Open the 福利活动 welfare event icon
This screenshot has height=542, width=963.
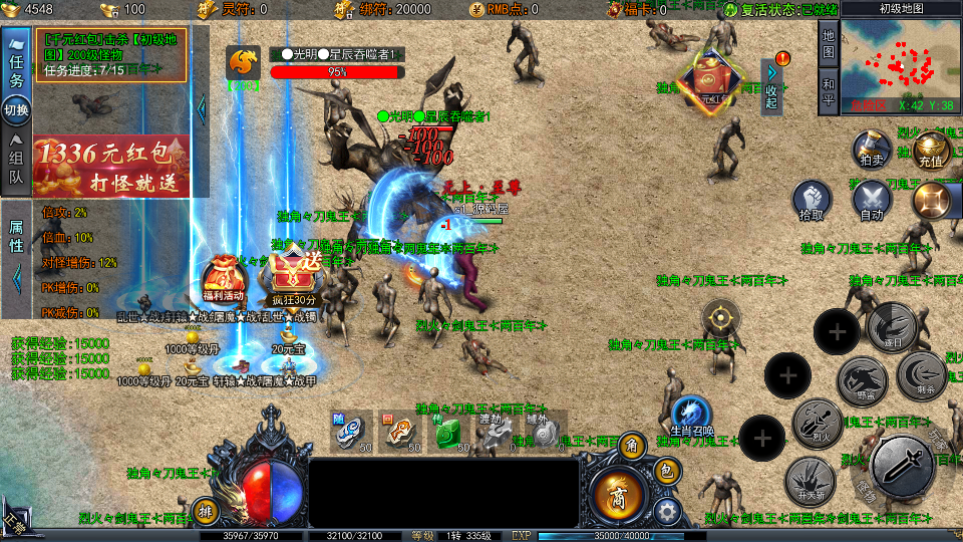tap(222, 282)
